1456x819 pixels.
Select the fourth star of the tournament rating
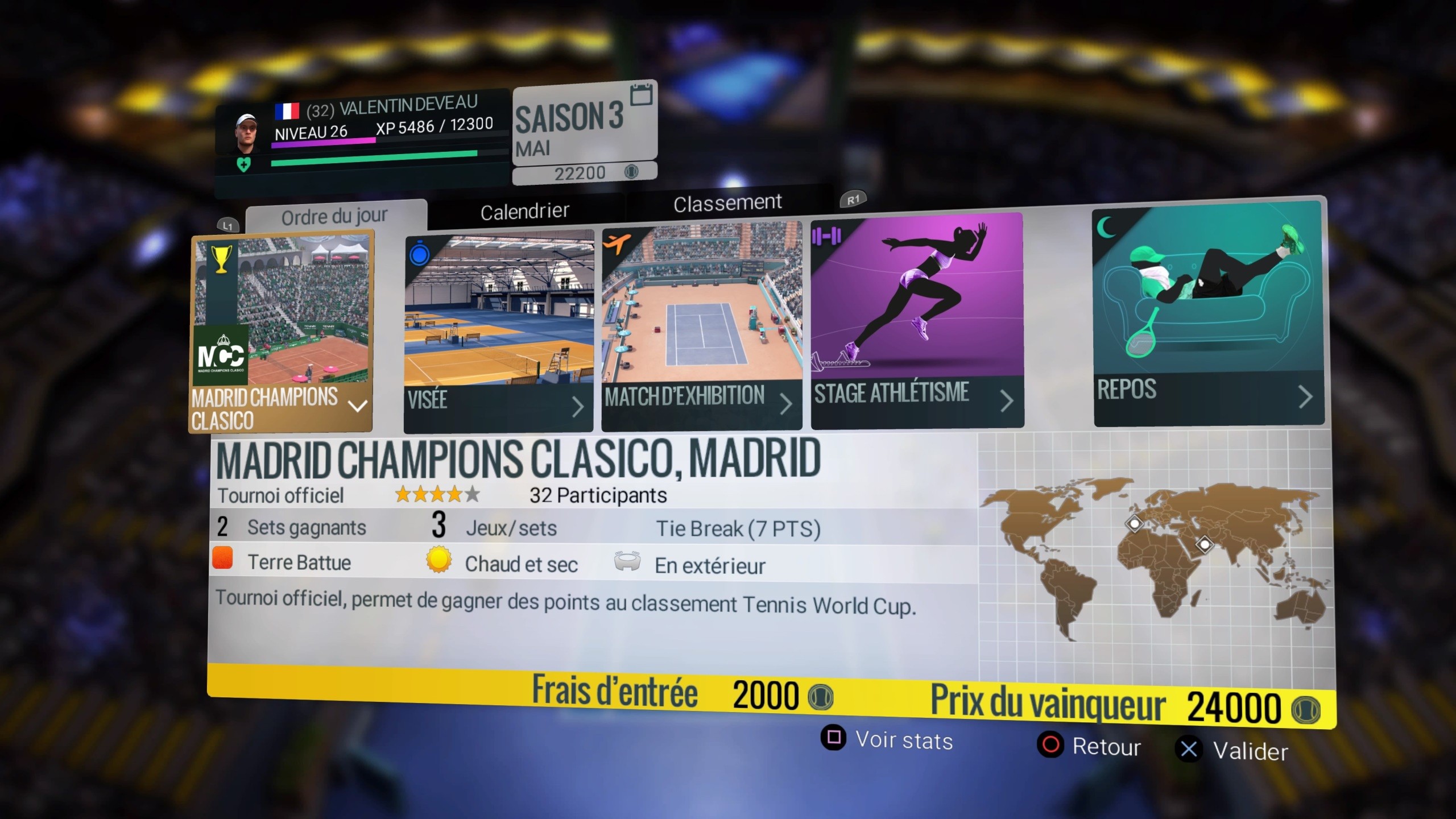click(x=455, y=495)
